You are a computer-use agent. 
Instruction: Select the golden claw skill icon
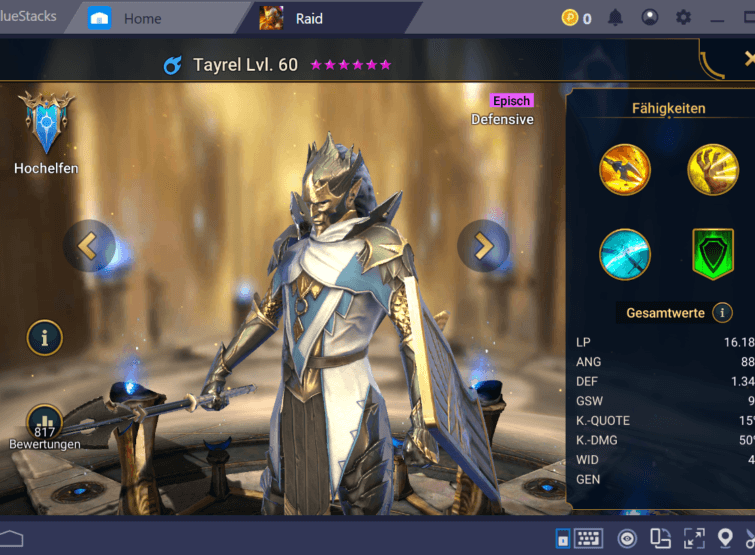[x=712, y=170]
